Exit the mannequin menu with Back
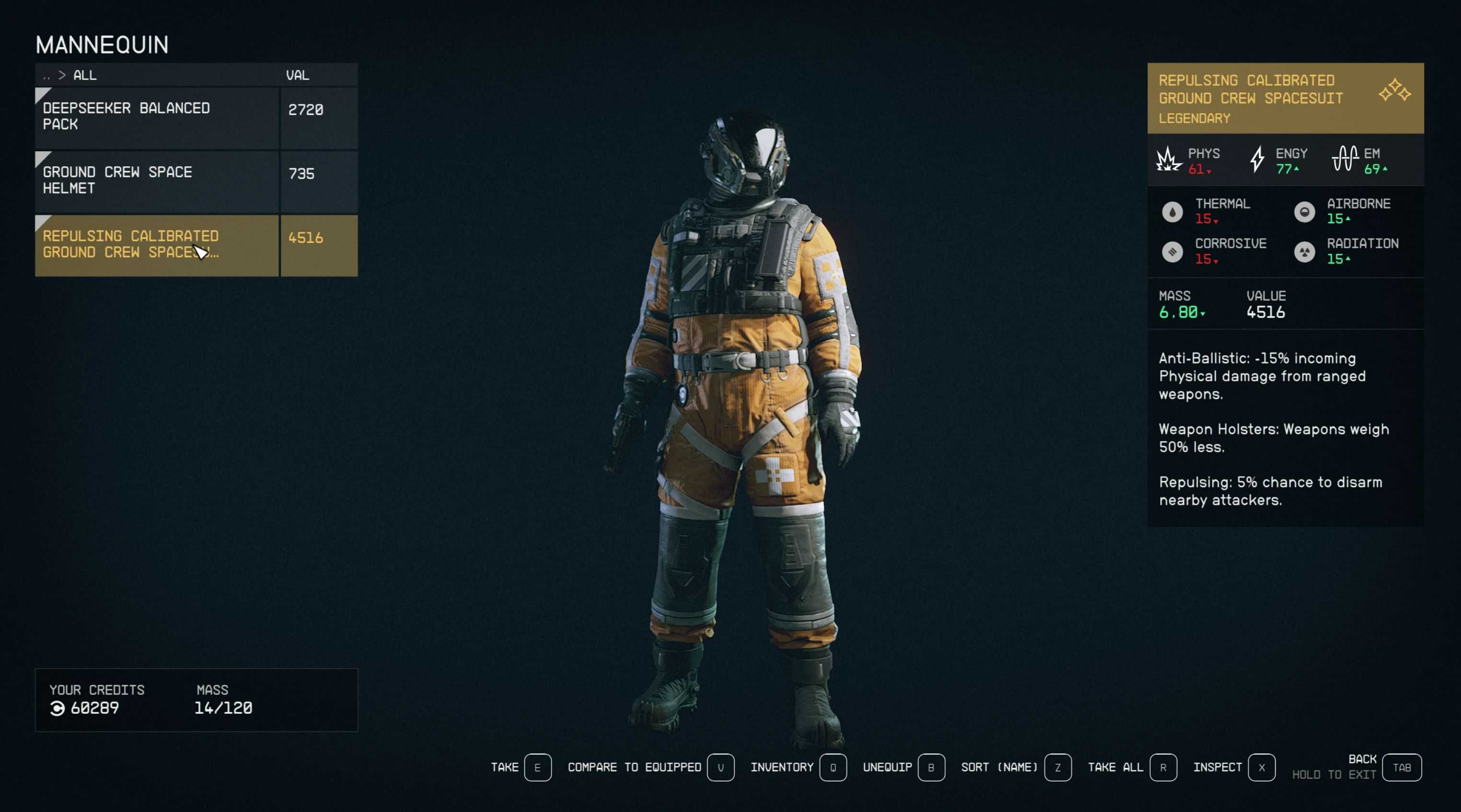Screen dimensions: 1461x812 1401,767
